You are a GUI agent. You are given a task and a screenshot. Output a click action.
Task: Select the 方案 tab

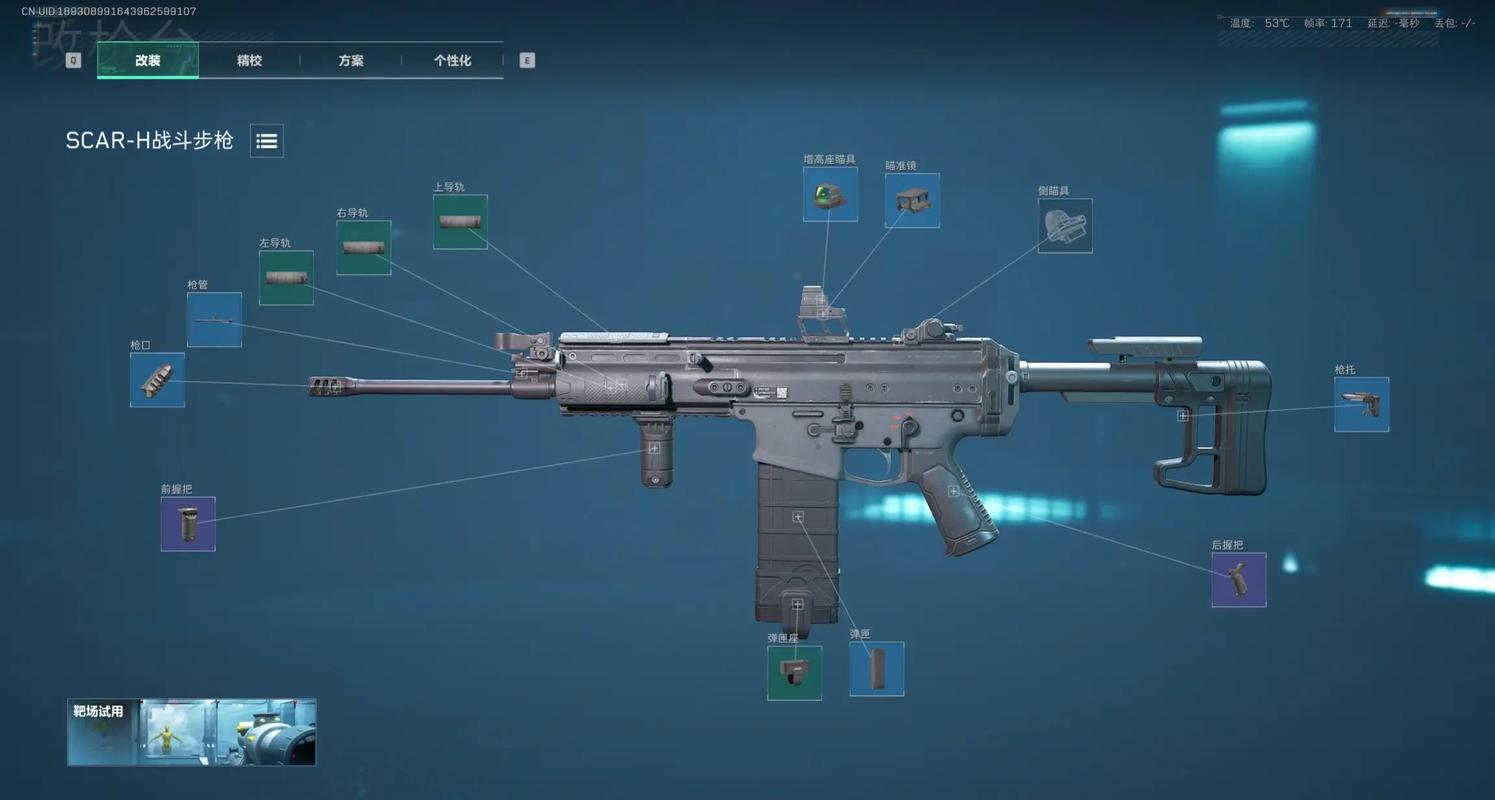point(351,60)
